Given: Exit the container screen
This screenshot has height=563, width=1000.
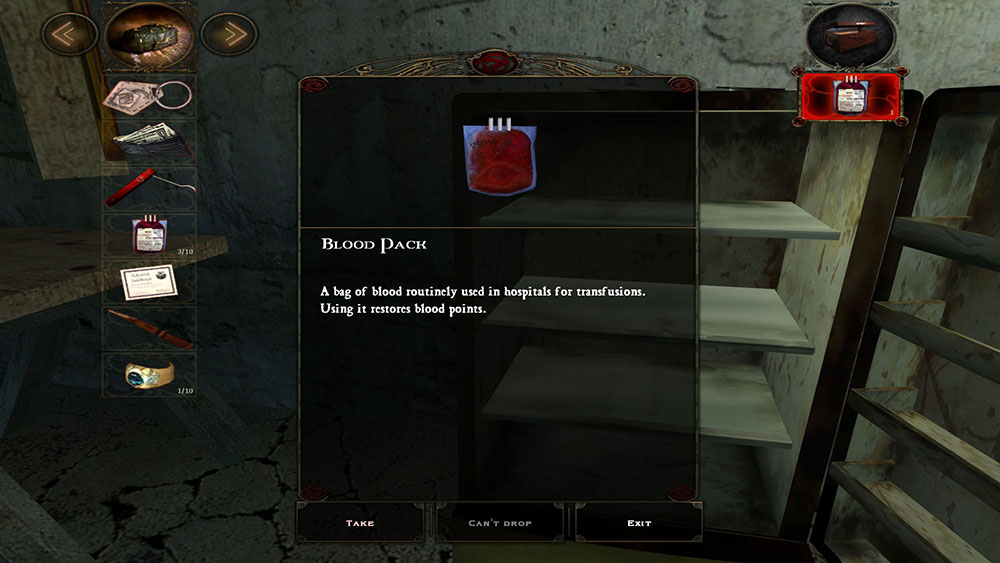Looking at the screenshot, I should coord(639,523).
